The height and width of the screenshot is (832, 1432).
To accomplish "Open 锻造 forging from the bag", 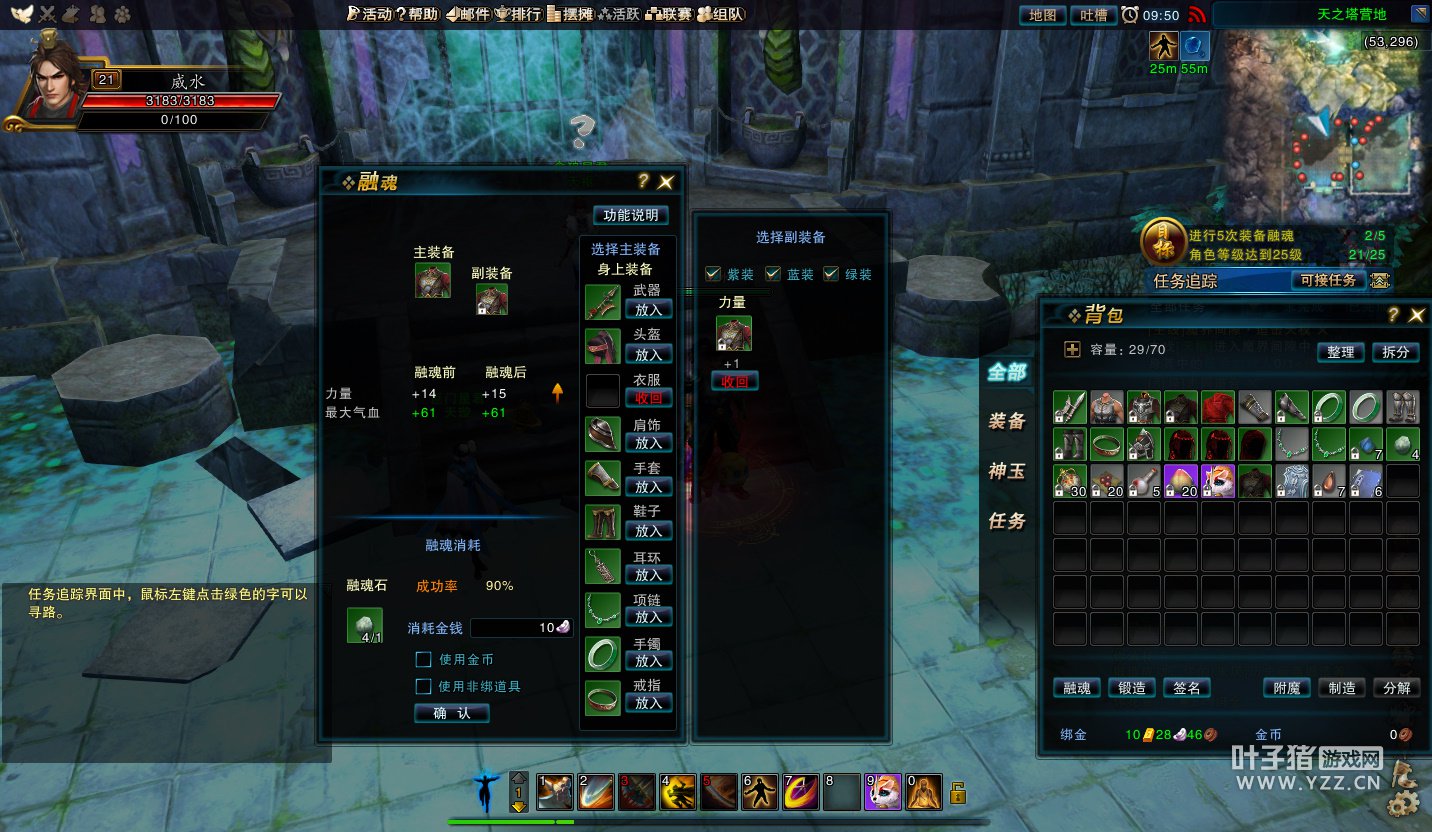I will [1131, 688].
